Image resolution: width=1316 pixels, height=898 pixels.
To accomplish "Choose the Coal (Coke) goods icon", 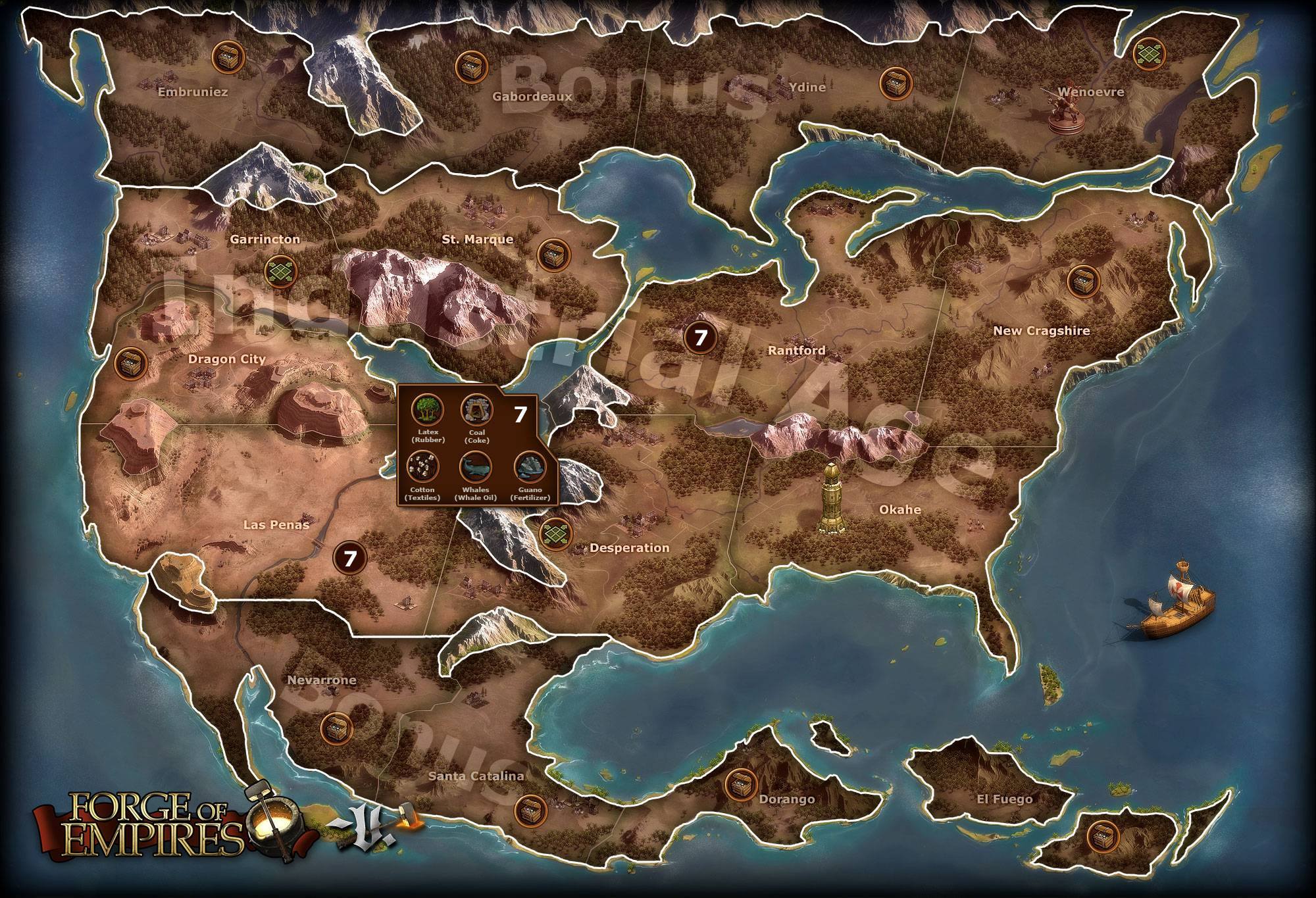I will click(474, 409).
